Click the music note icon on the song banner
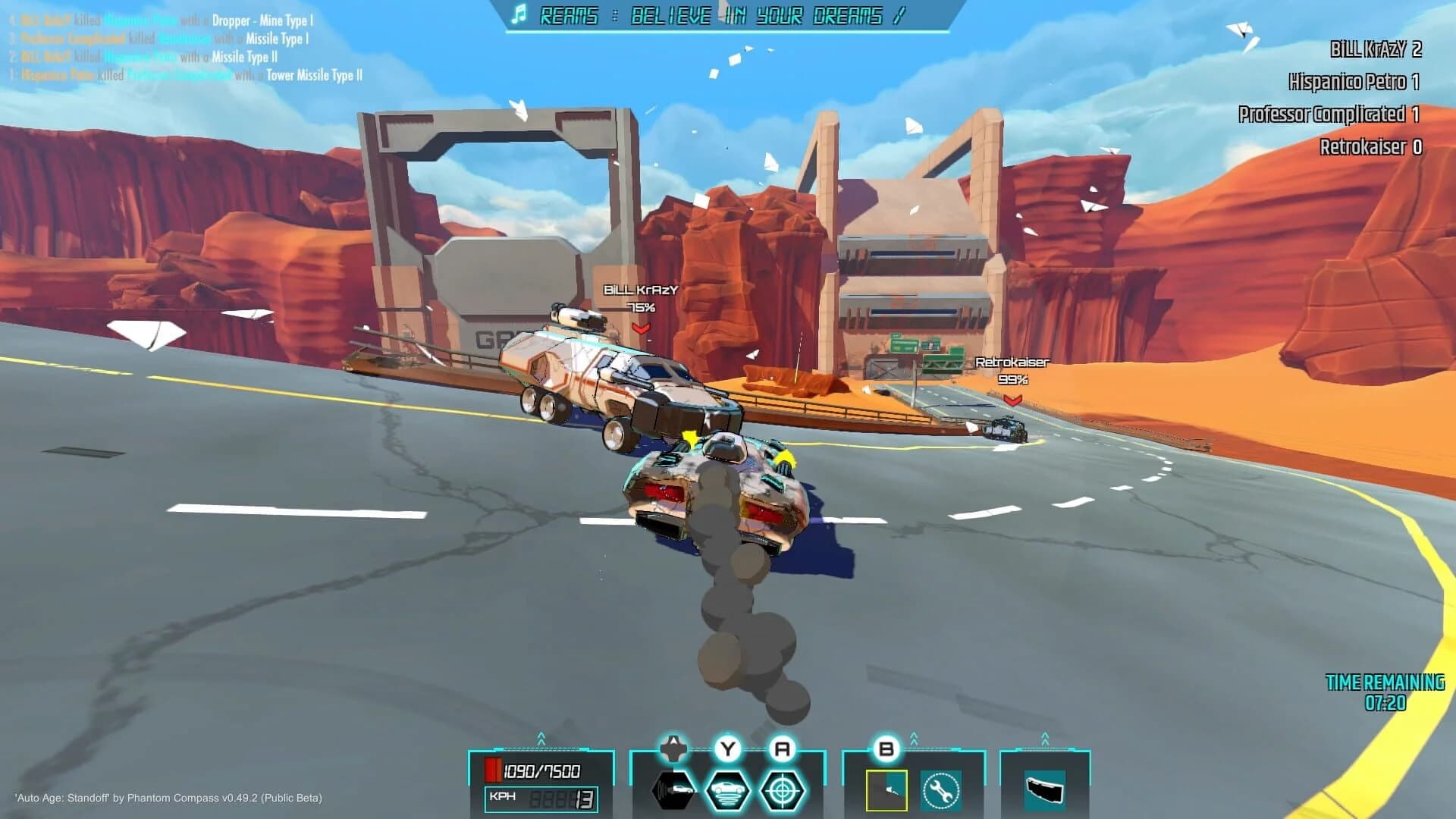 (x=518, y=14)
